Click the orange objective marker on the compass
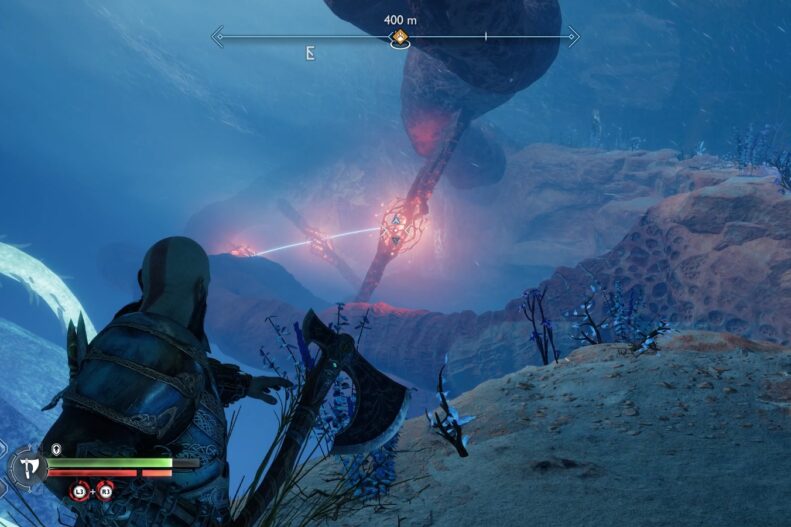Viewport: 791px width, 527px height. pos(399,38)
